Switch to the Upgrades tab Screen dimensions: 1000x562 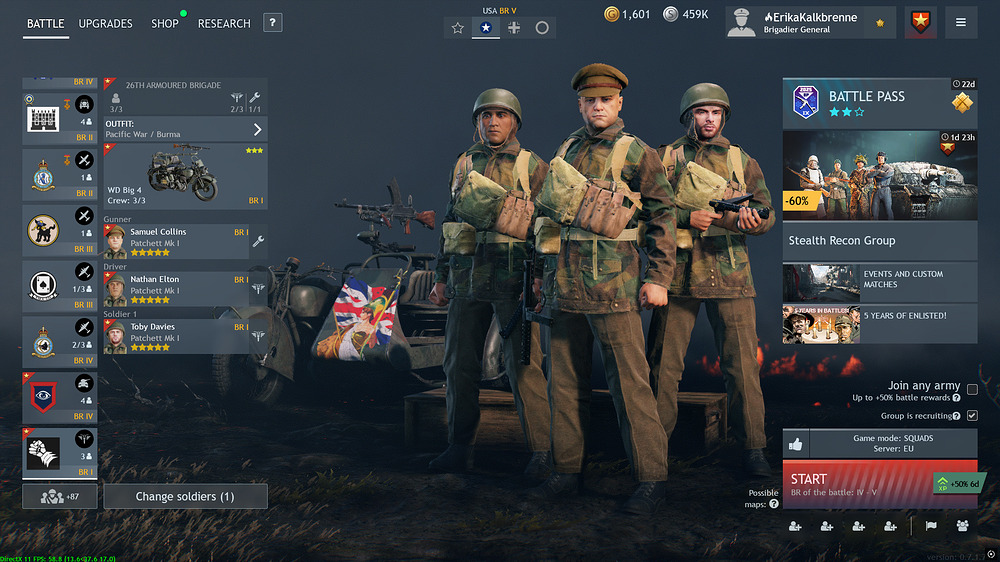coord(105,23)
